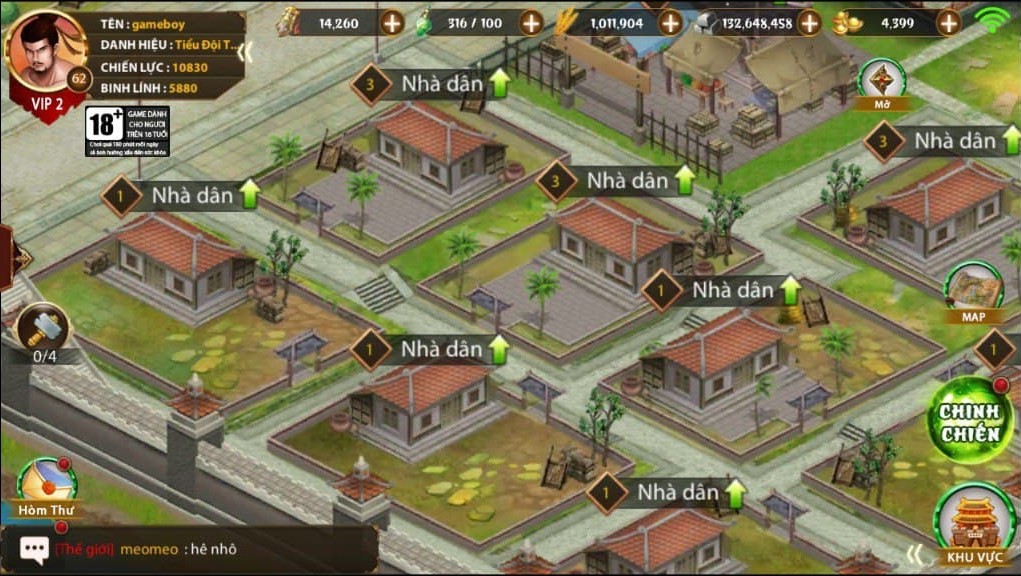Collapse the player info panel with the arrows
Image resolution: width=1021 pixels, height=576 pixels.
coord(245,52)
